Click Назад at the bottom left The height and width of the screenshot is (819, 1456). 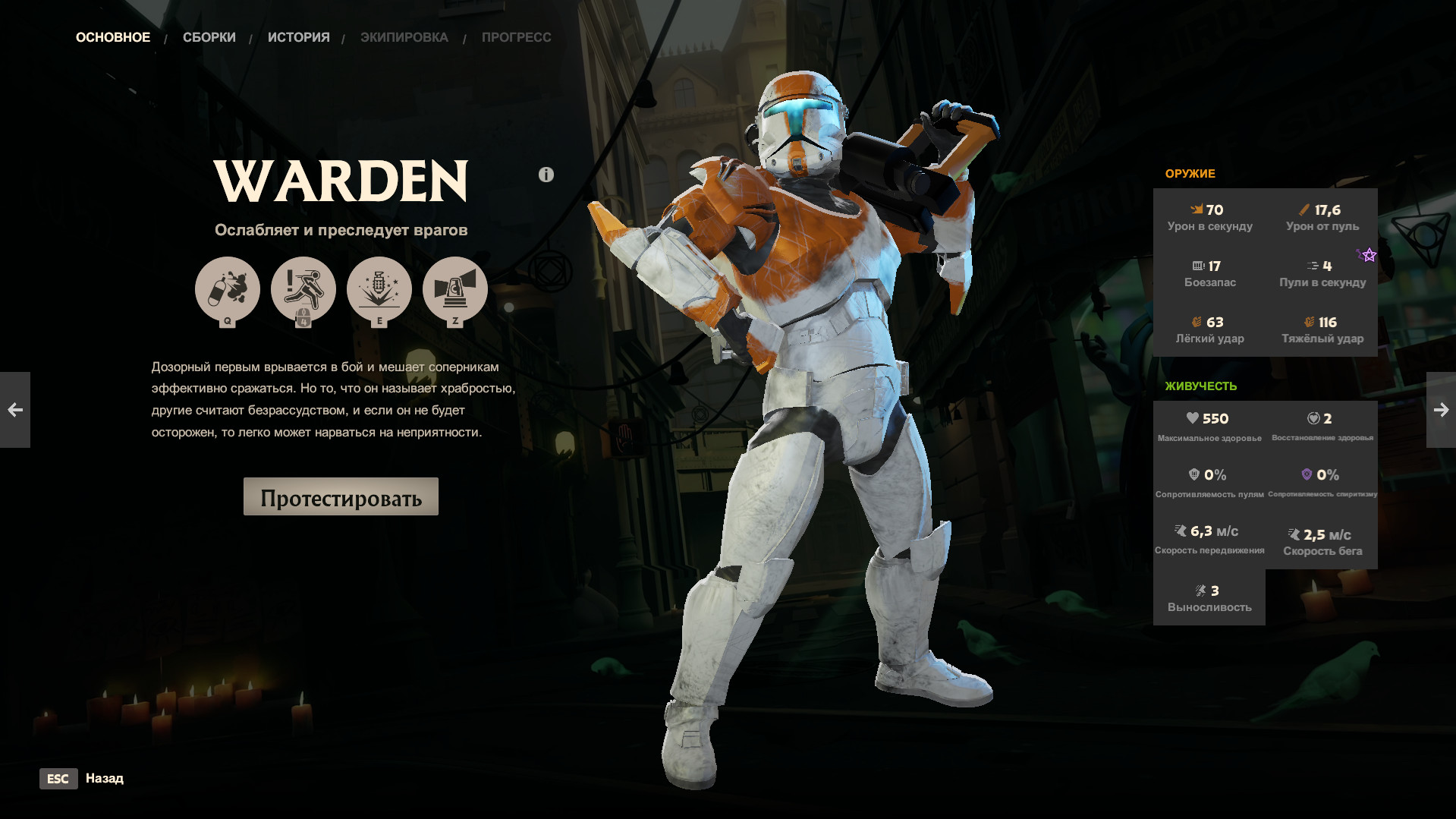[x=105, y=779]
